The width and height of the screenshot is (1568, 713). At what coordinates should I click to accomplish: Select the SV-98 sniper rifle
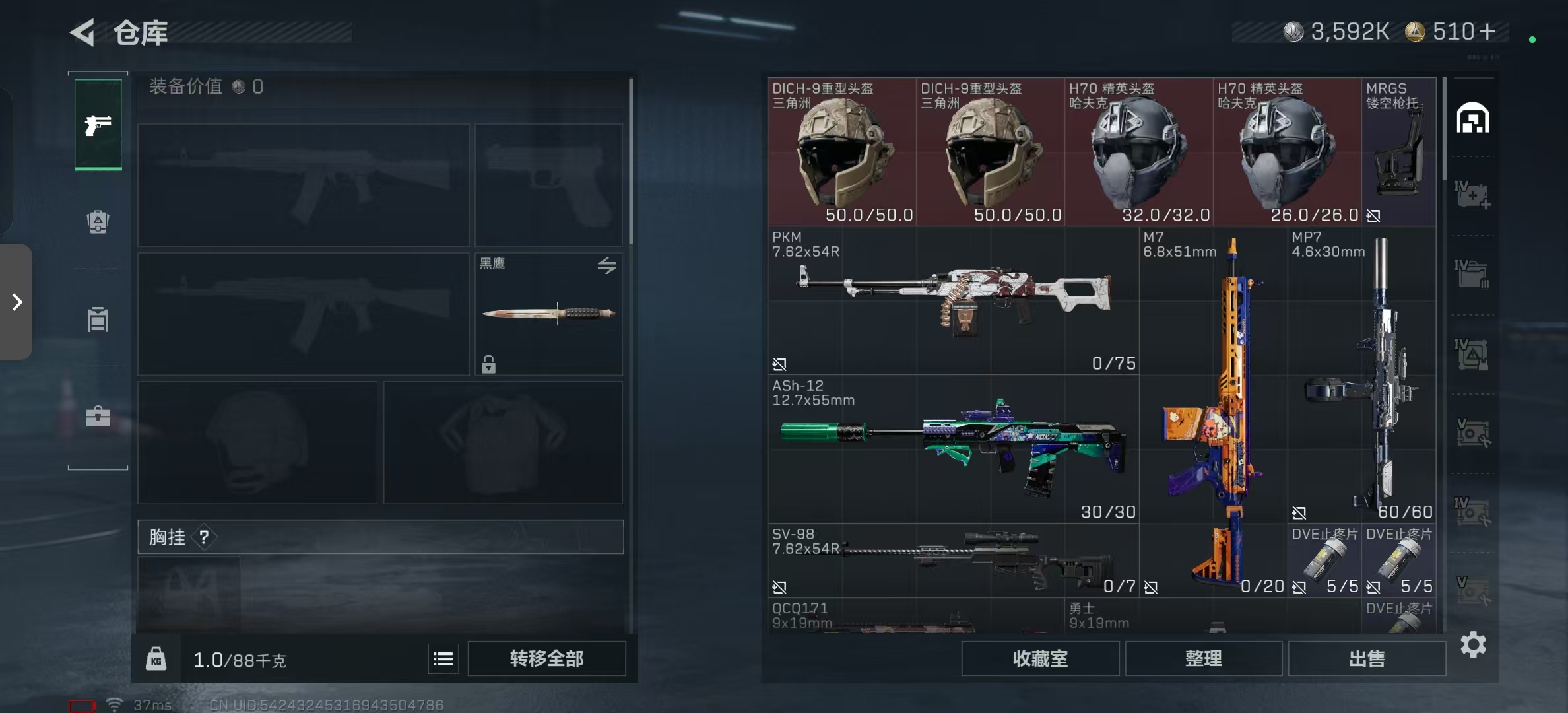click(x=953, y=561)
